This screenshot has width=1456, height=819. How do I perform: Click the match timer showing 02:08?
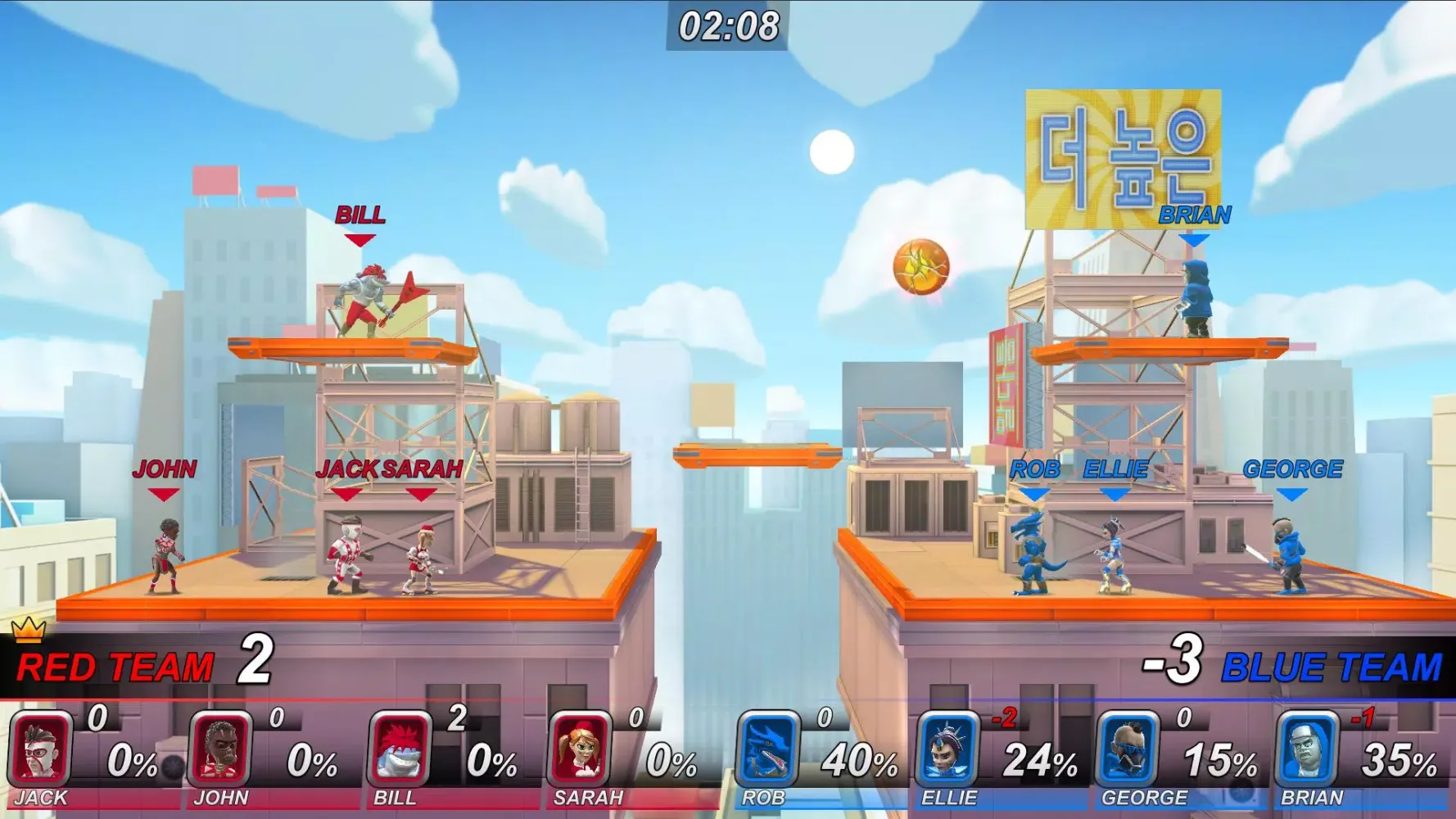[727, 25]
